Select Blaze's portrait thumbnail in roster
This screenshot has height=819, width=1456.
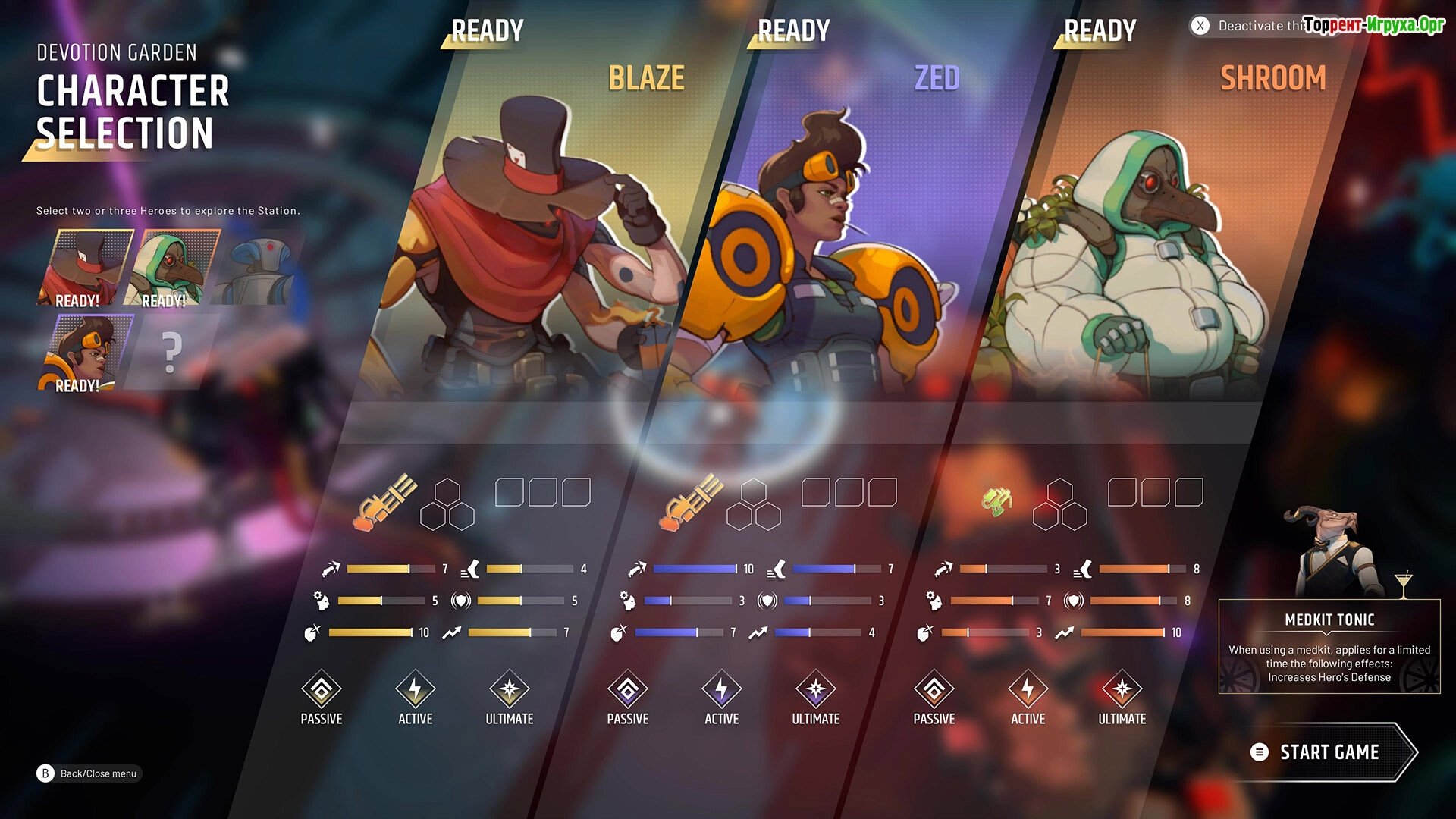(x=85, y=268)
